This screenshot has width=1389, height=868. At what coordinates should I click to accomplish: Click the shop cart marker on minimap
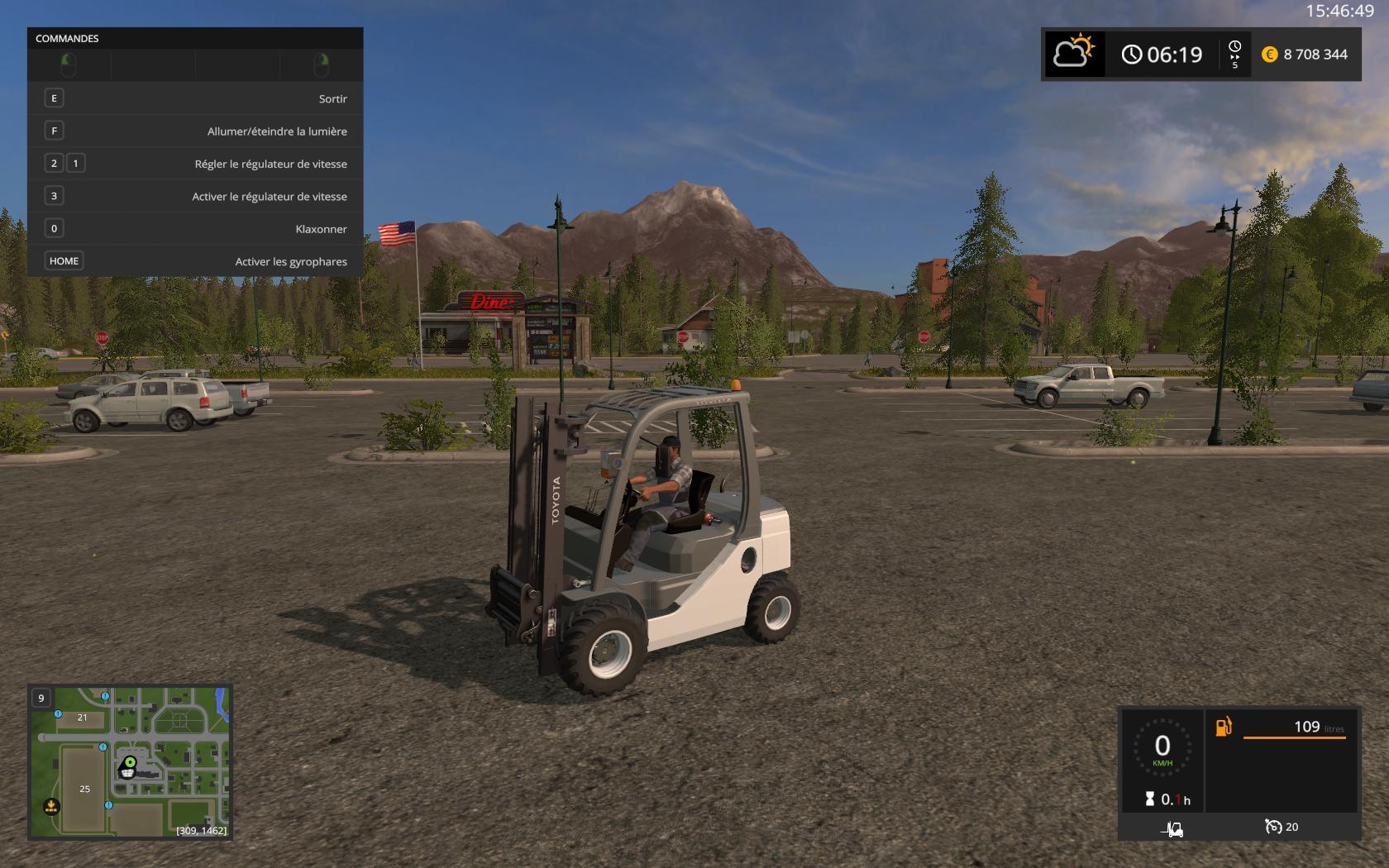pos(127,772)
